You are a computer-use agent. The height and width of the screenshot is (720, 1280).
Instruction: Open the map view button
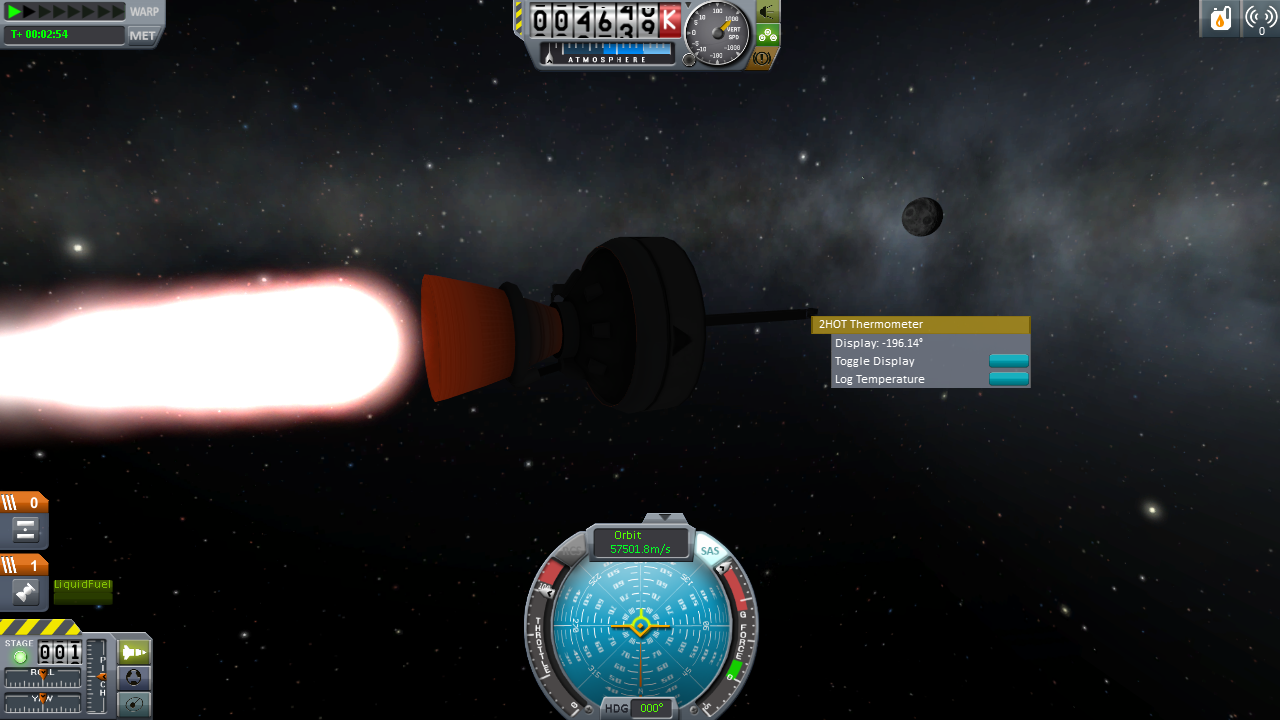point(134,704)
